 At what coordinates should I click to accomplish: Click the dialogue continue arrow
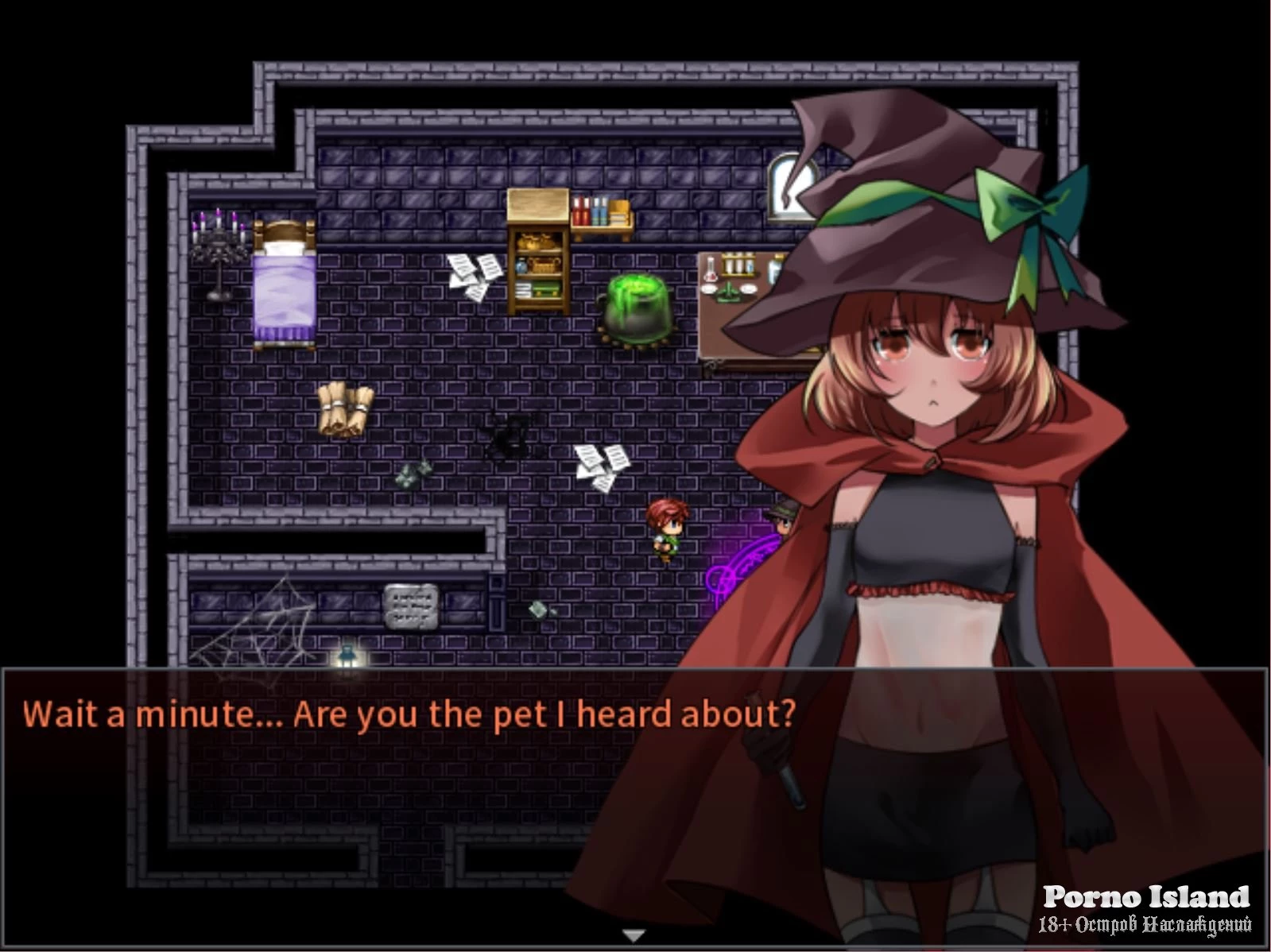pos(633,935)
